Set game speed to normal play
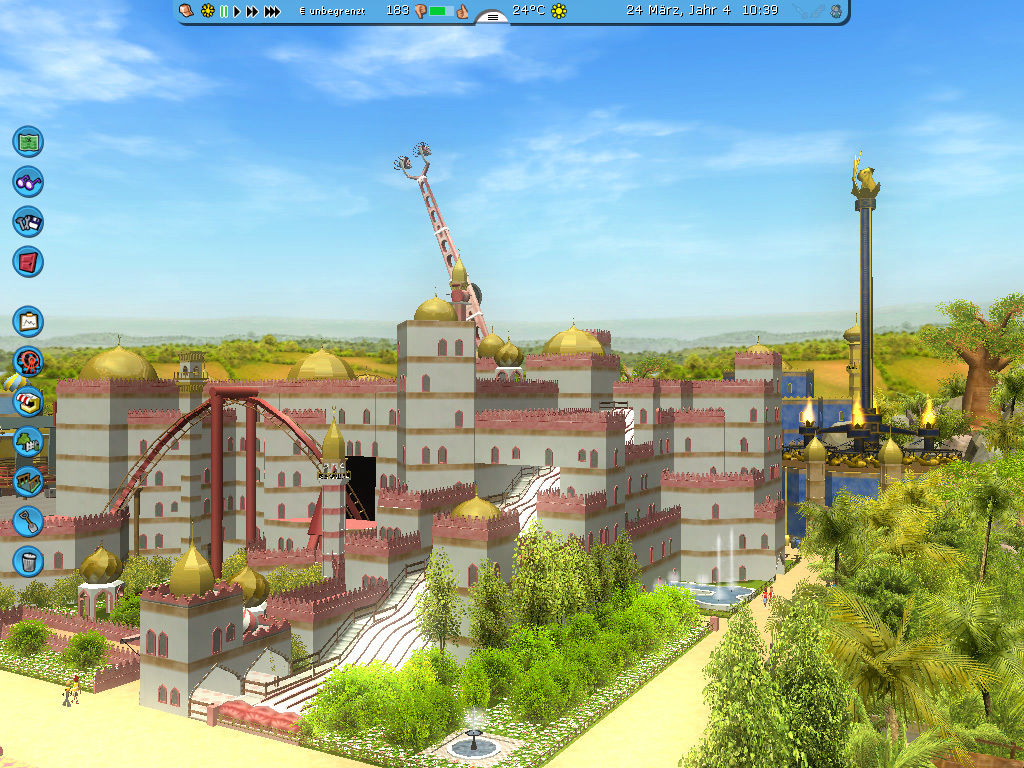 click(237, 11)
